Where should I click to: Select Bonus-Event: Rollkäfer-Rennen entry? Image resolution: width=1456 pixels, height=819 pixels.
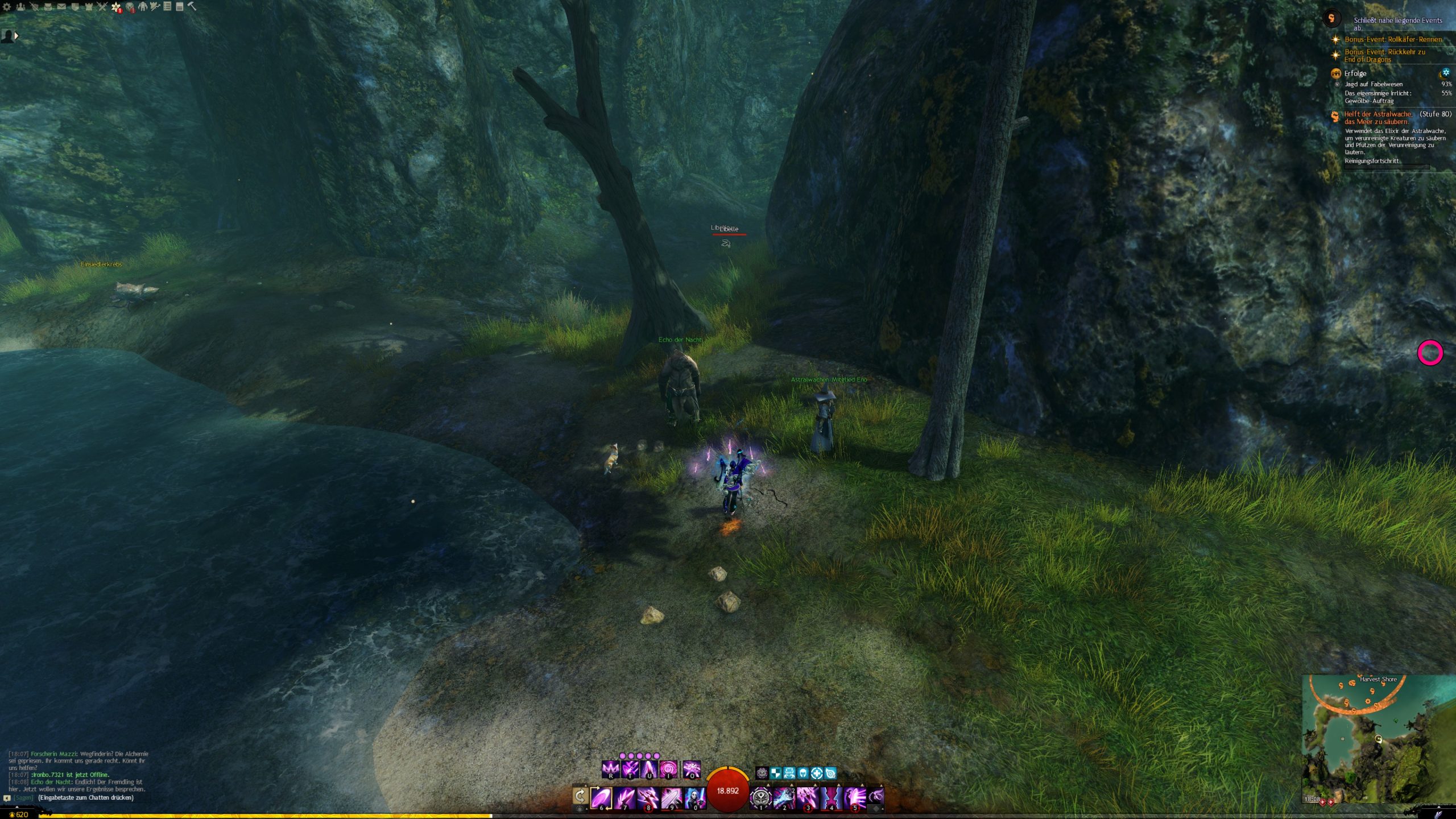tap(1393, 39)
